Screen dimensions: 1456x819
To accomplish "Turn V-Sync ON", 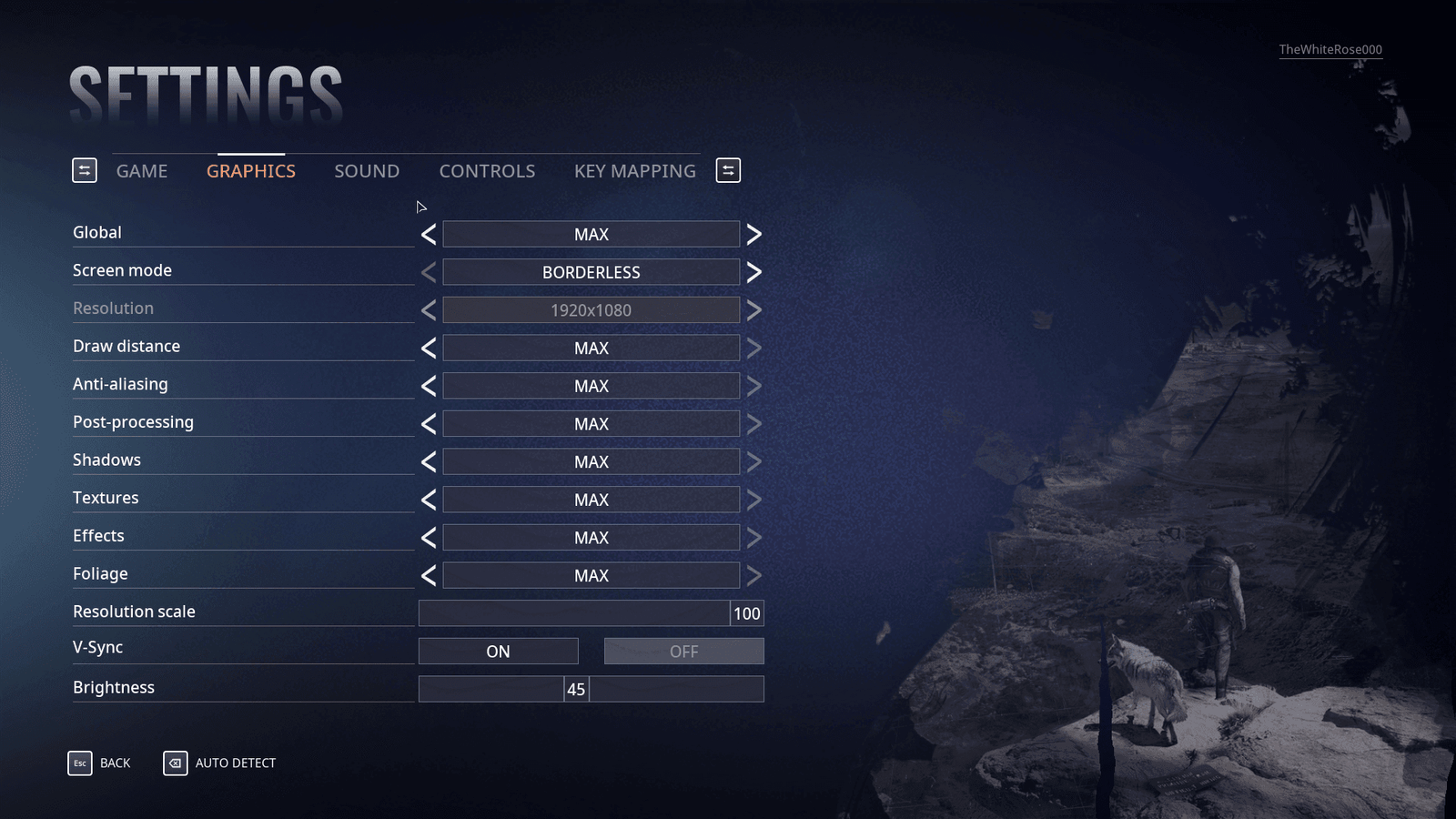I will tap(498, 652).
